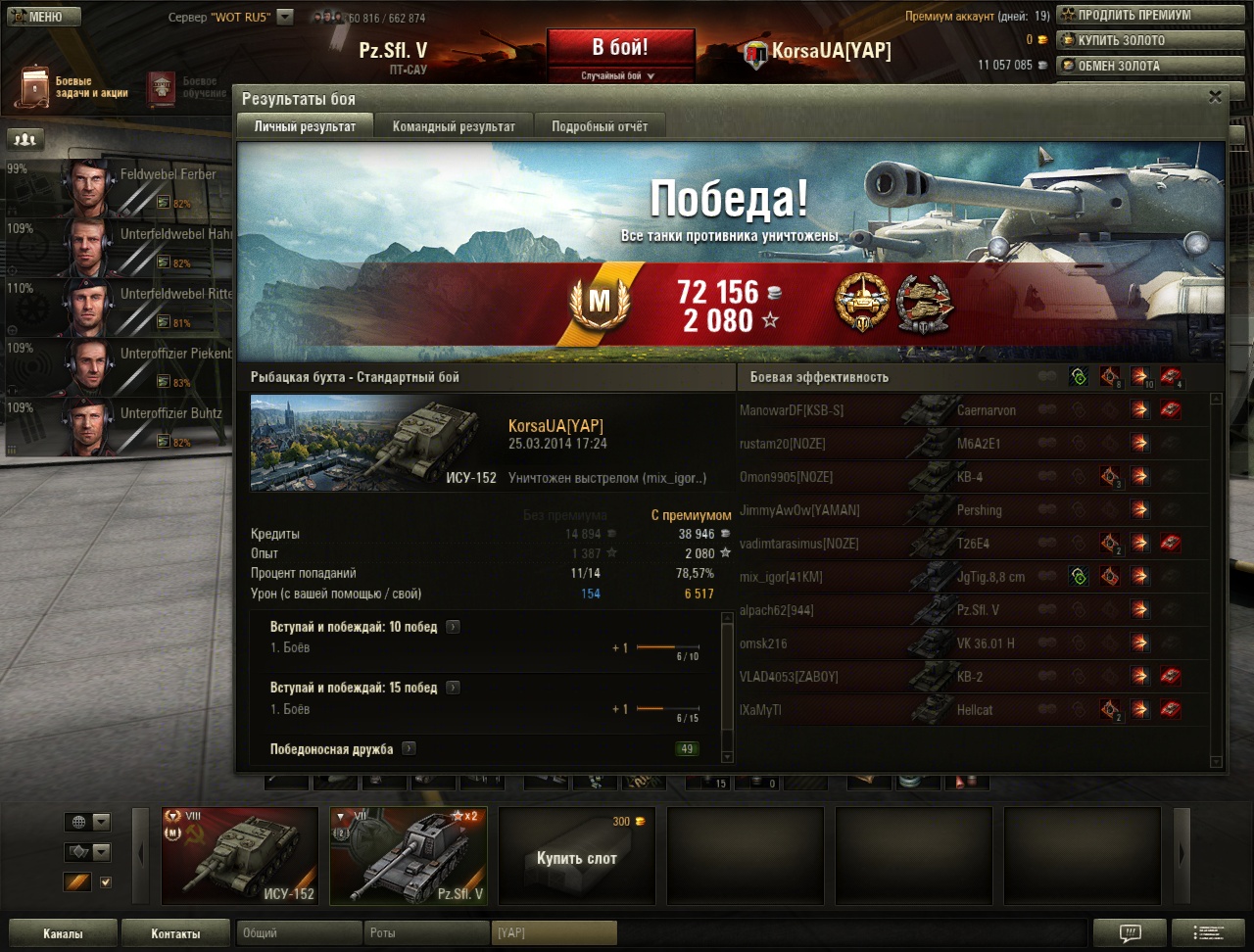This screenshot has width=1254, height=952.
Task: Select the Личный результат tab
Action: point(304,126)
